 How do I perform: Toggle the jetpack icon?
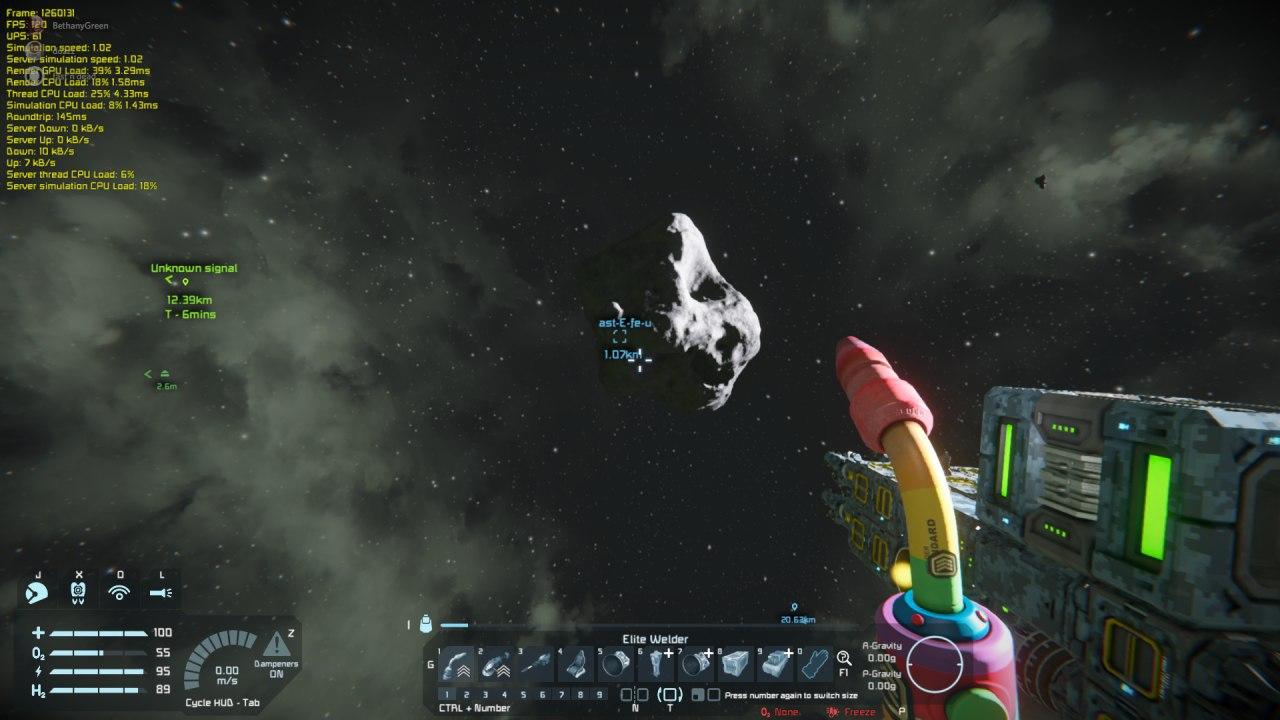tap(78, 592)
